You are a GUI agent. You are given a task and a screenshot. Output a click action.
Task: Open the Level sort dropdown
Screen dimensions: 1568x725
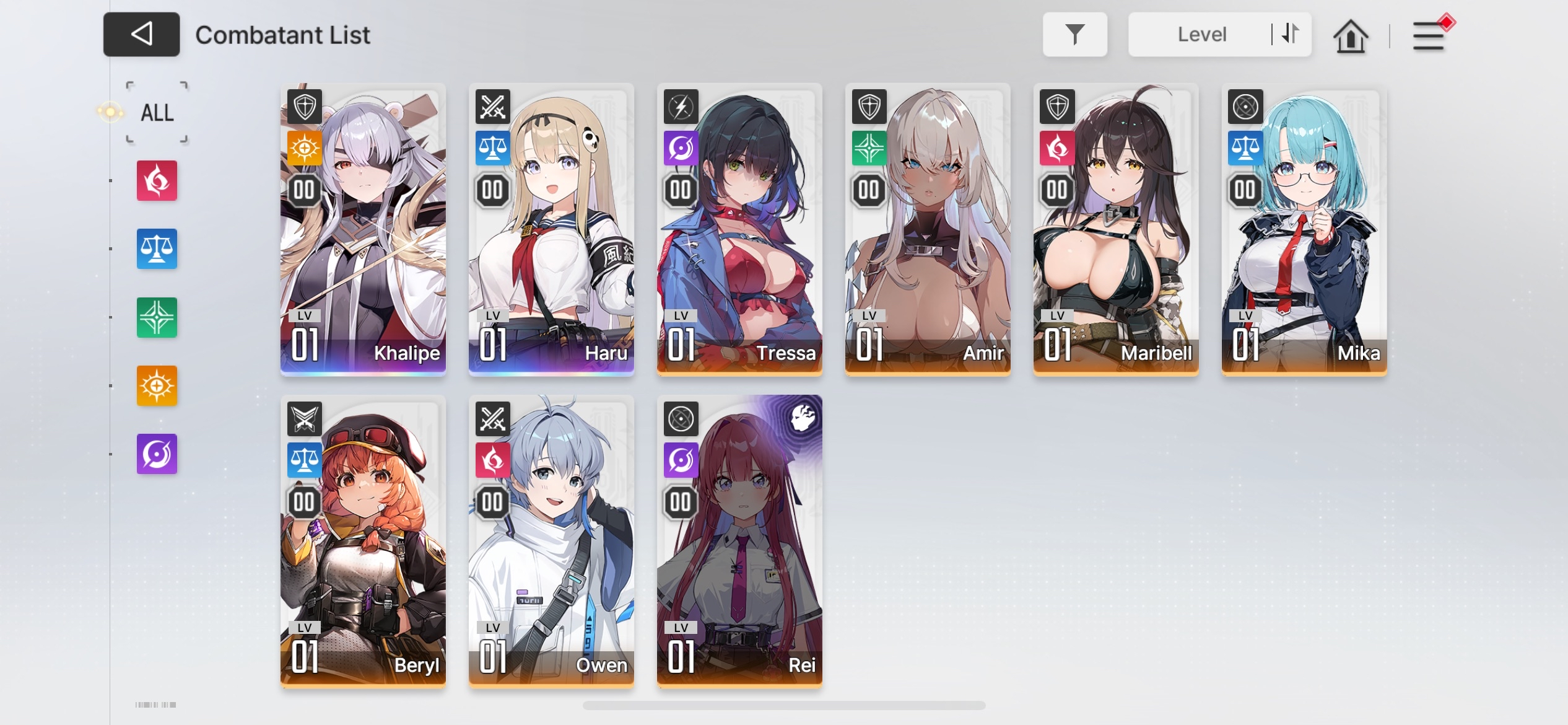[1201, 35]
